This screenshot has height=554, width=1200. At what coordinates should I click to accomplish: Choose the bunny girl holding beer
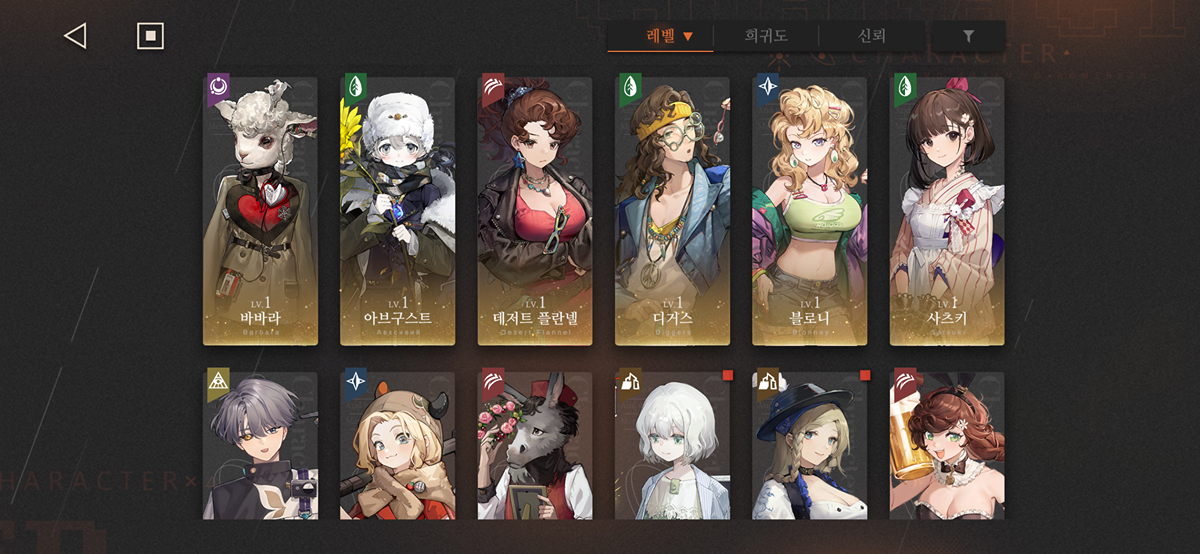pos(947,446)
